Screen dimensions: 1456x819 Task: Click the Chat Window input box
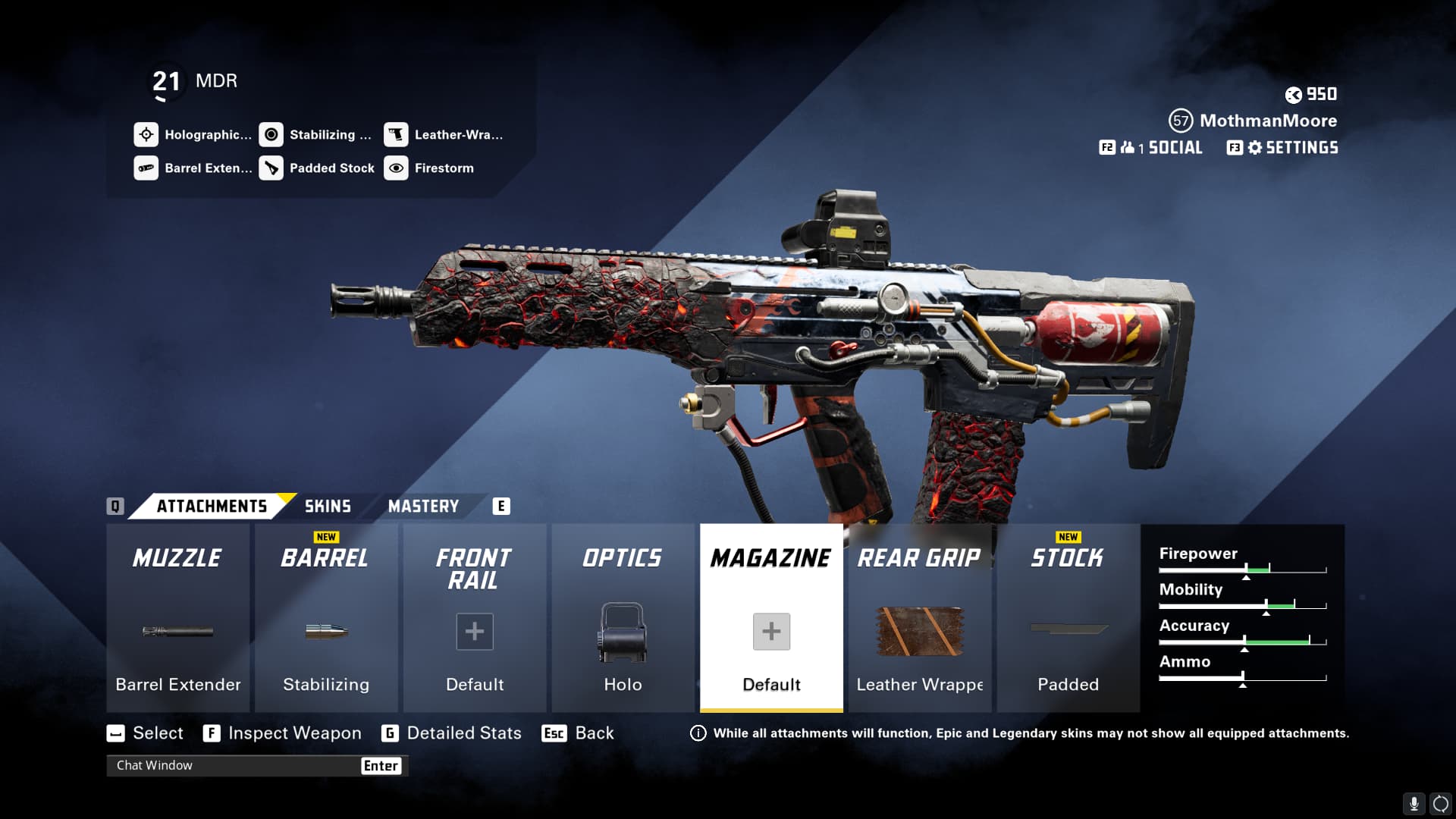point(235,766)
